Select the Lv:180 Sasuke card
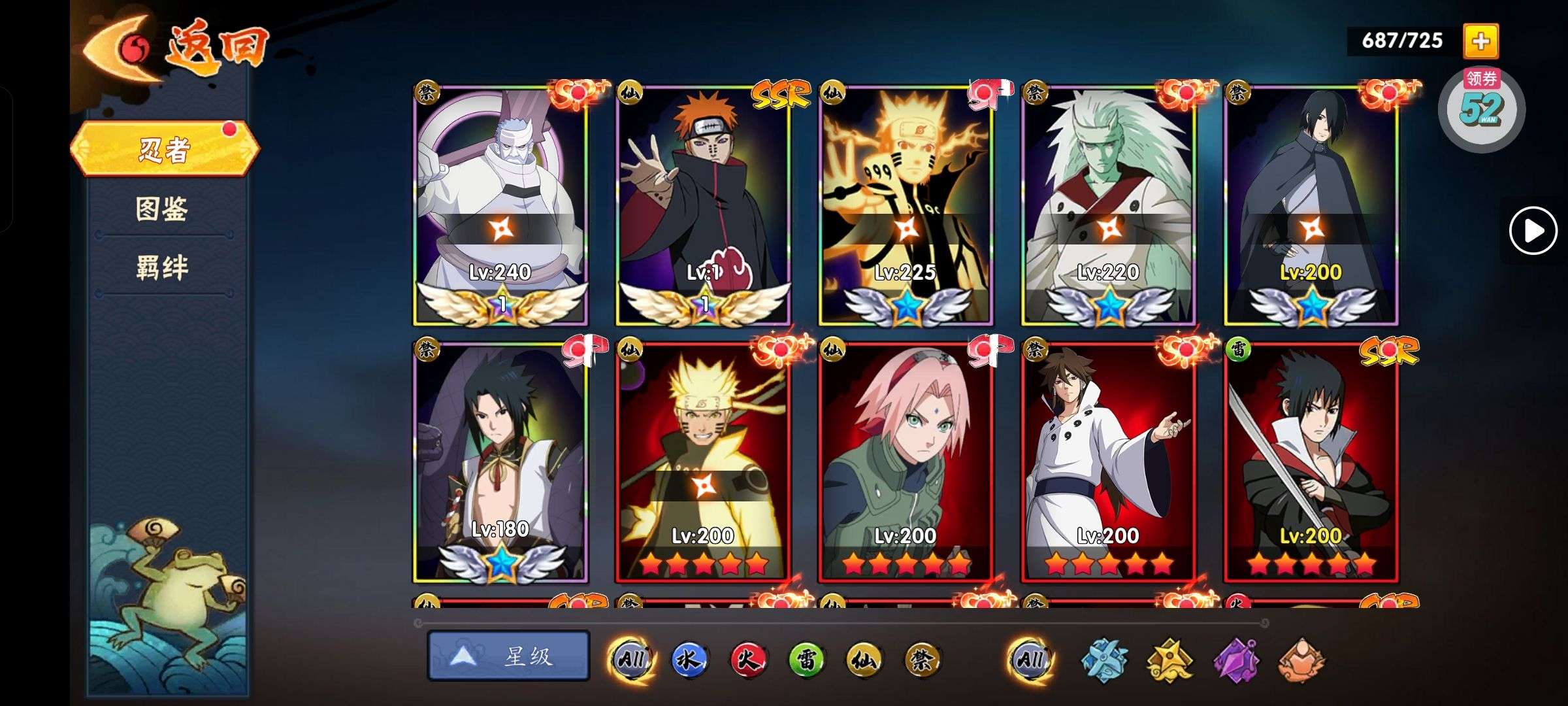This screenshot has height=706, width=1568. click(500, 461)
